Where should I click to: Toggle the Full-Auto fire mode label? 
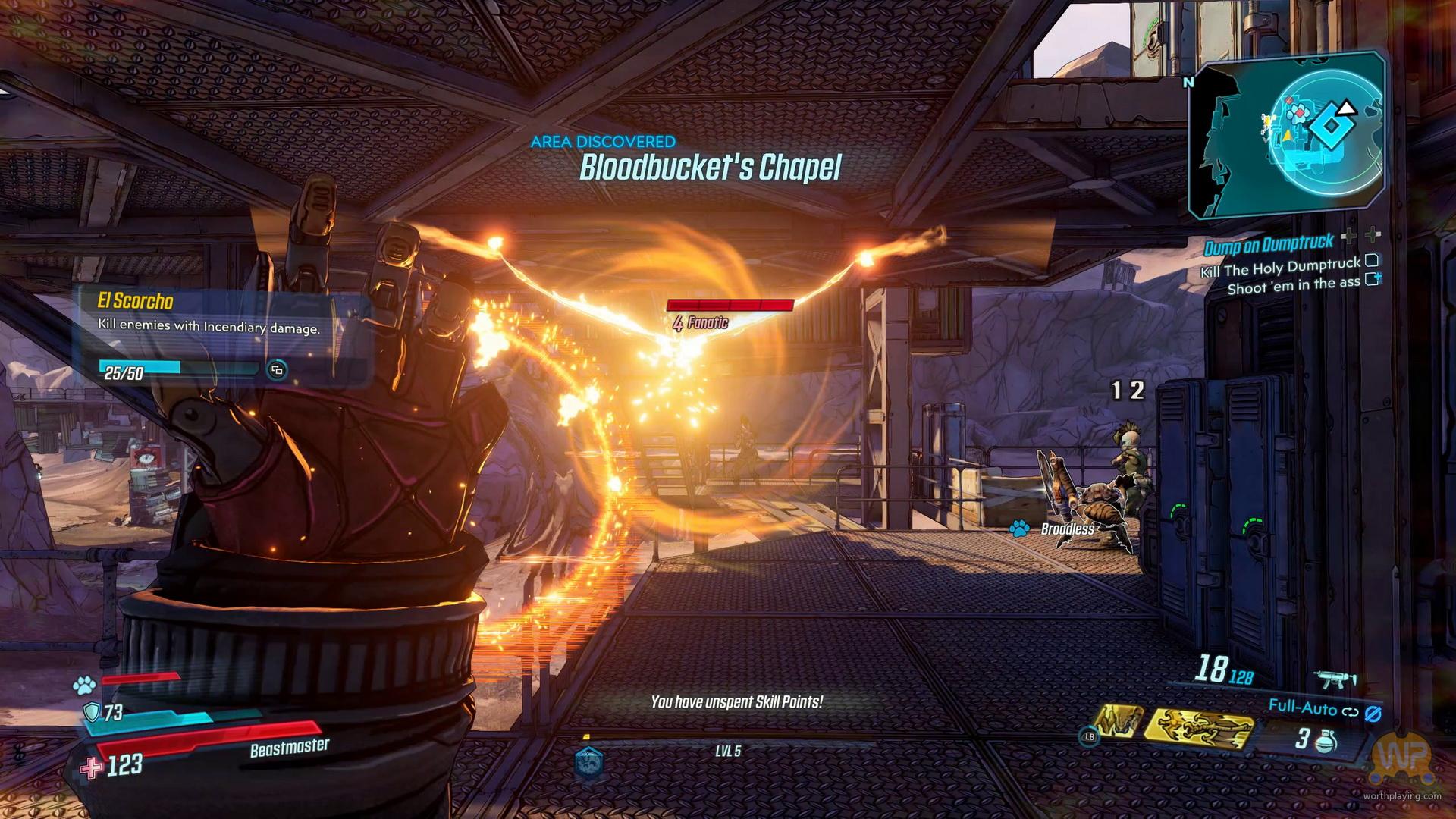click(x=1302, y=708)
